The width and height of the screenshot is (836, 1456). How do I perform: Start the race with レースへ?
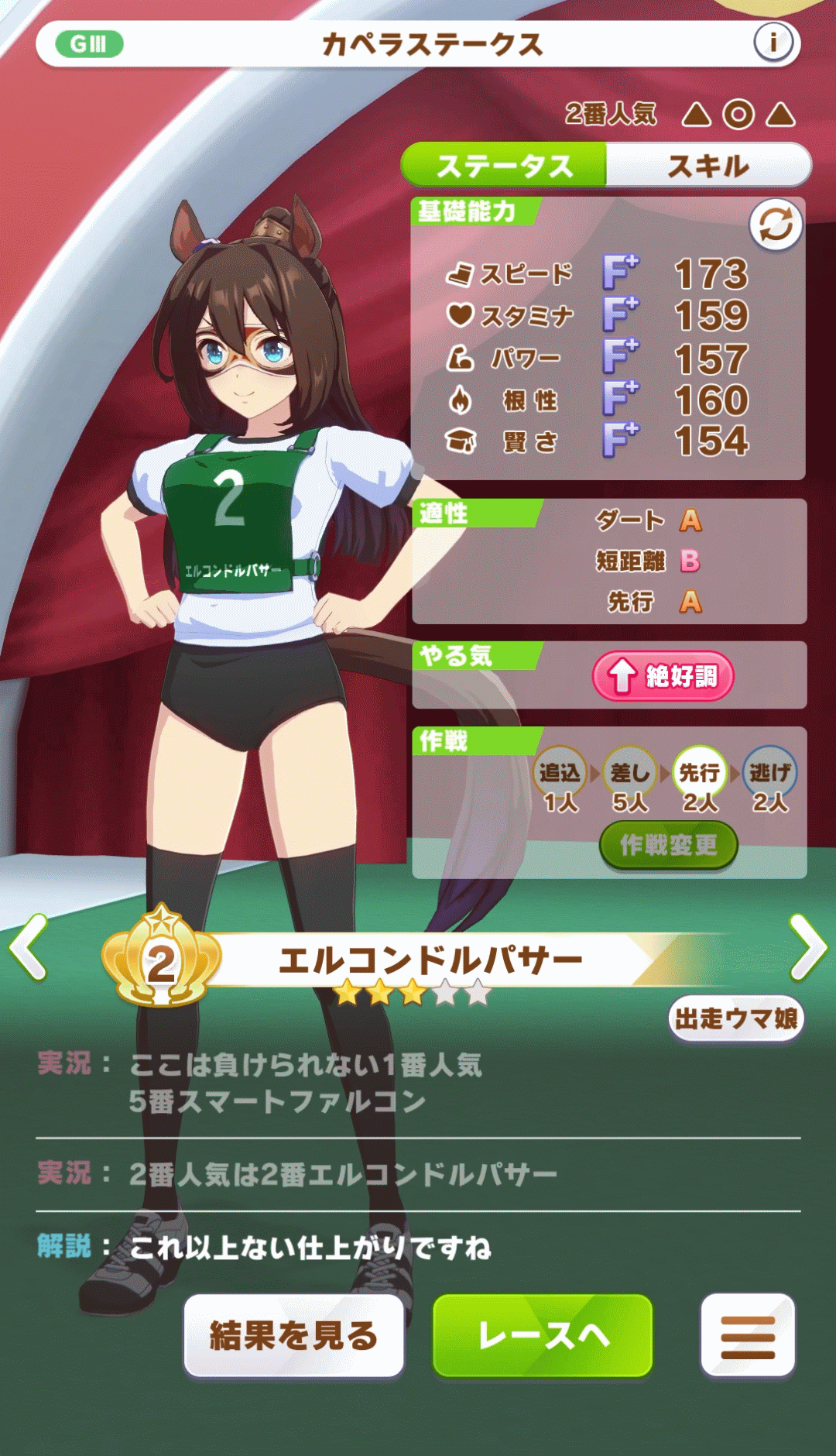543,1335
